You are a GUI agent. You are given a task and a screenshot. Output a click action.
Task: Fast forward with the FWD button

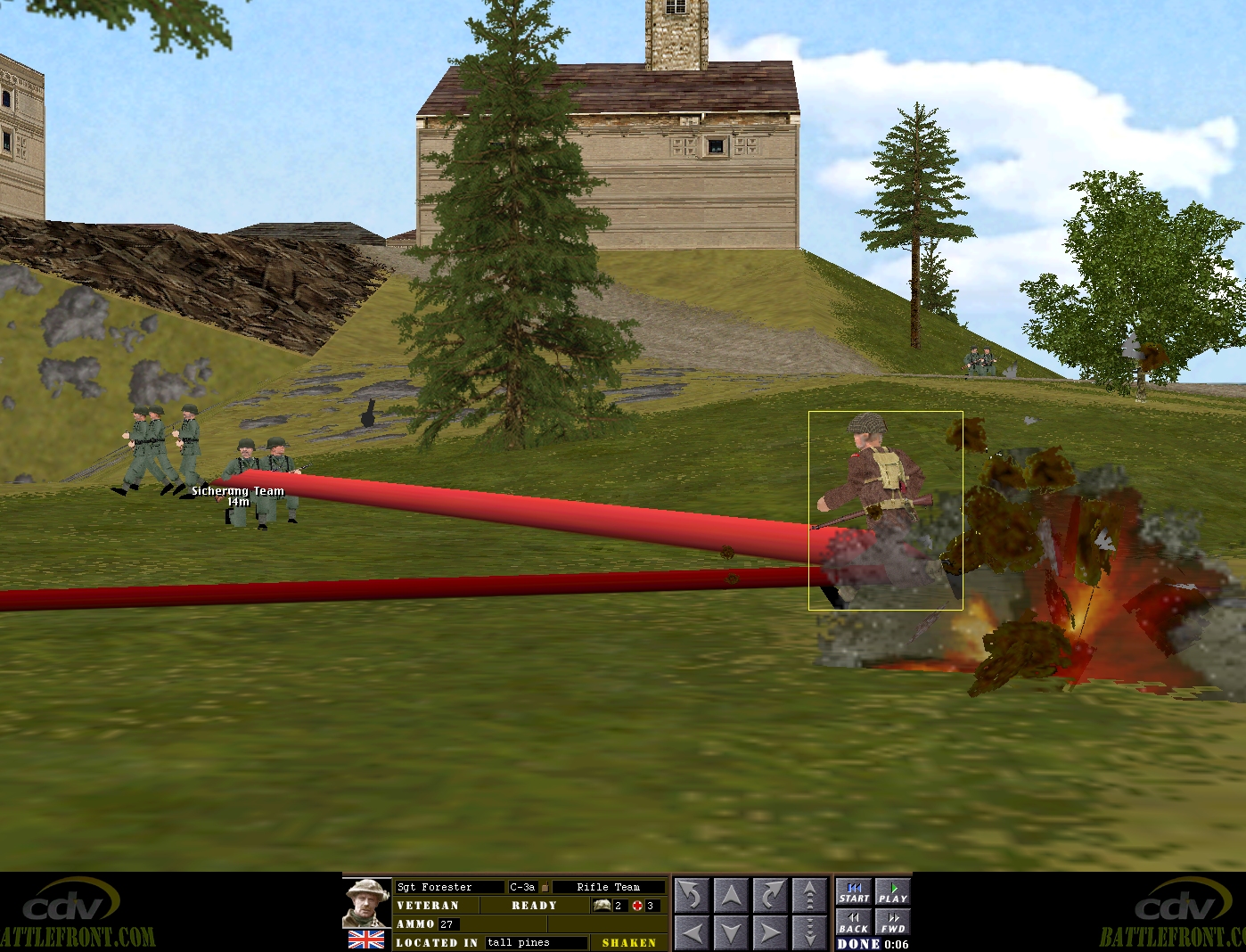click(892, 922)
